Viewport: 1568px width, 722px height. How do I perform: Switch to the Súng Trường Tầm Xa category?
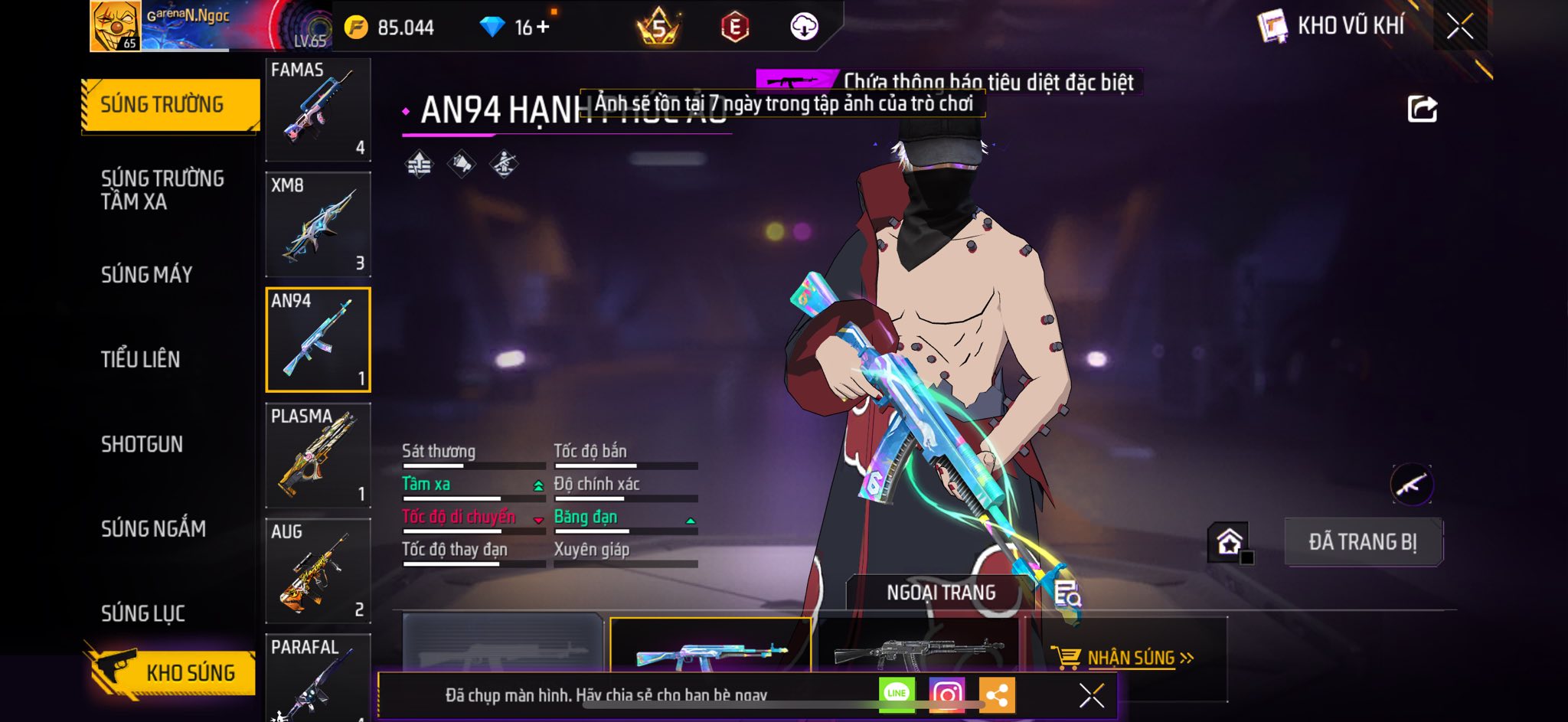162,190
